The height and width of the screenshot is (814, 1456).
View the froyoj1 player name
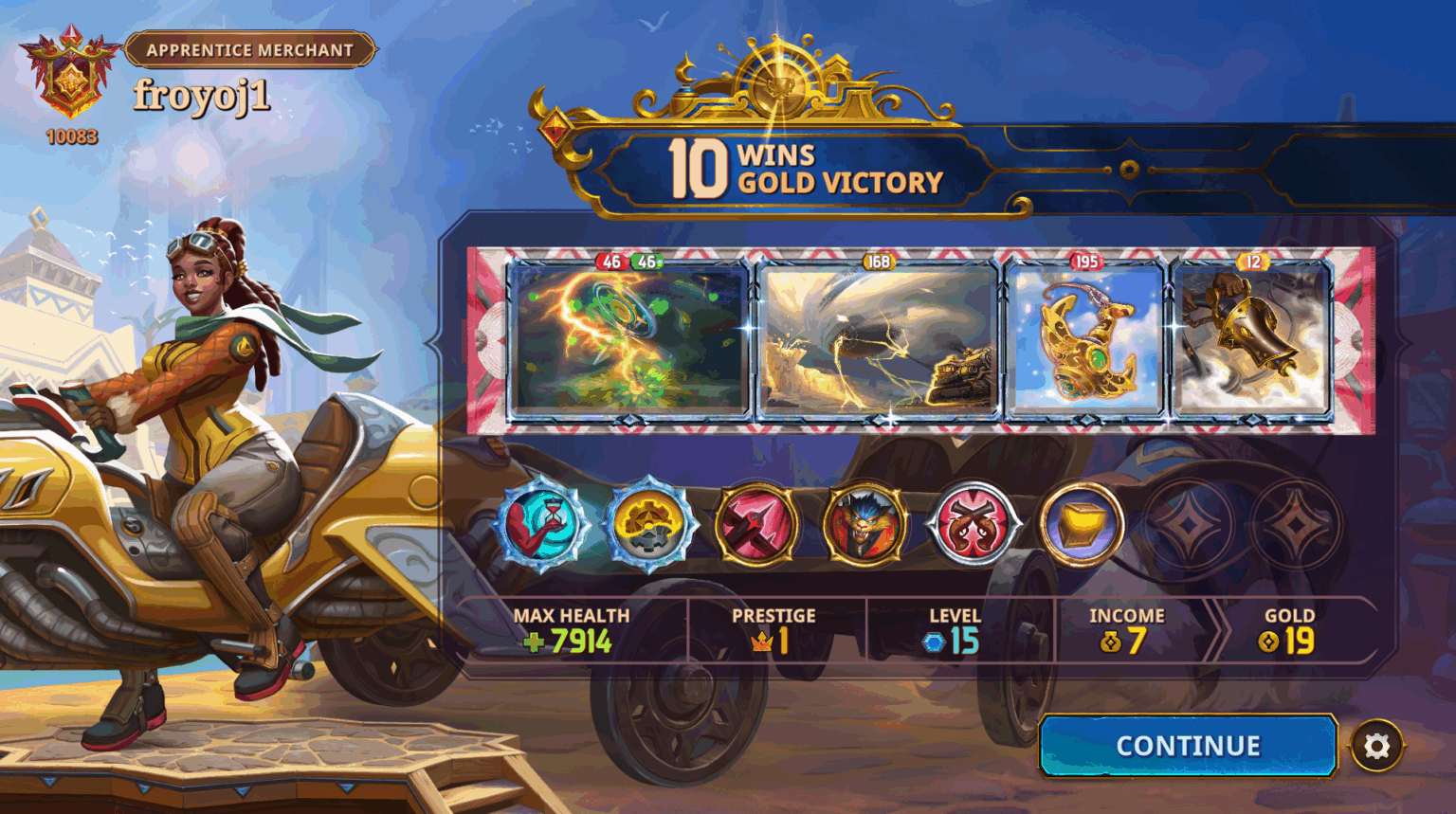tap(202, 96)
